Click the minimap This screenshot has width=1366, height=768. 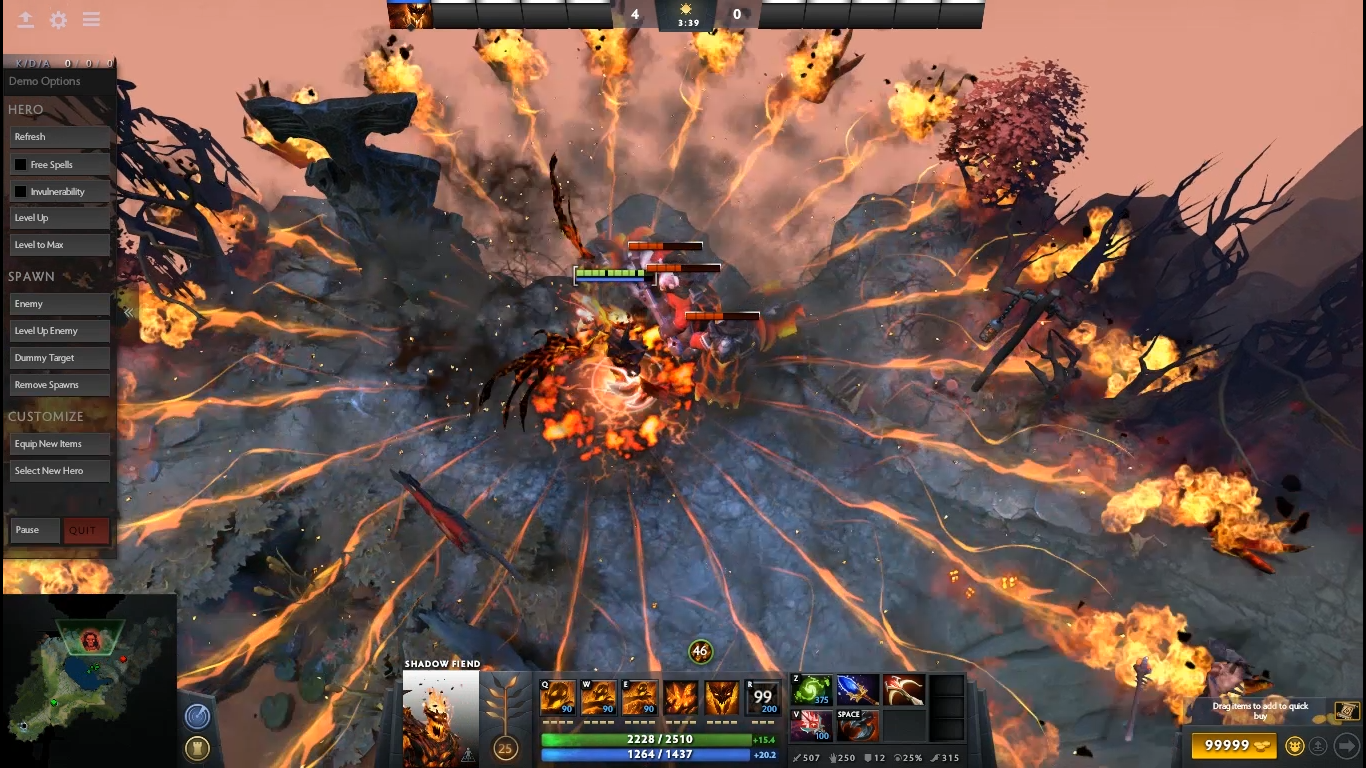(88, 680)
